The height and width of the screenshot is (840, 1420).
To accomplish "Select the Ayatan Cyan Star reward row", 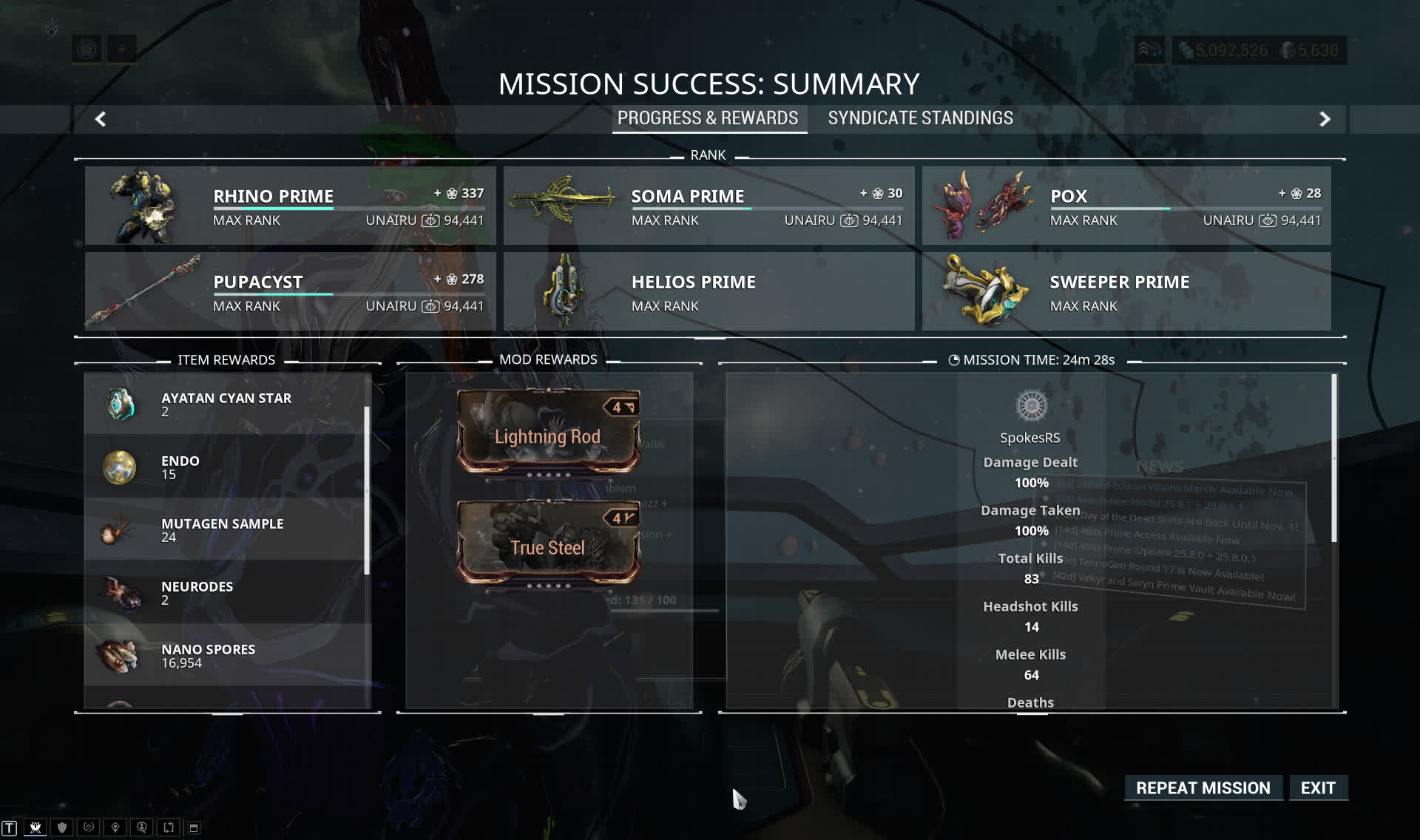I will click(226, 404).
